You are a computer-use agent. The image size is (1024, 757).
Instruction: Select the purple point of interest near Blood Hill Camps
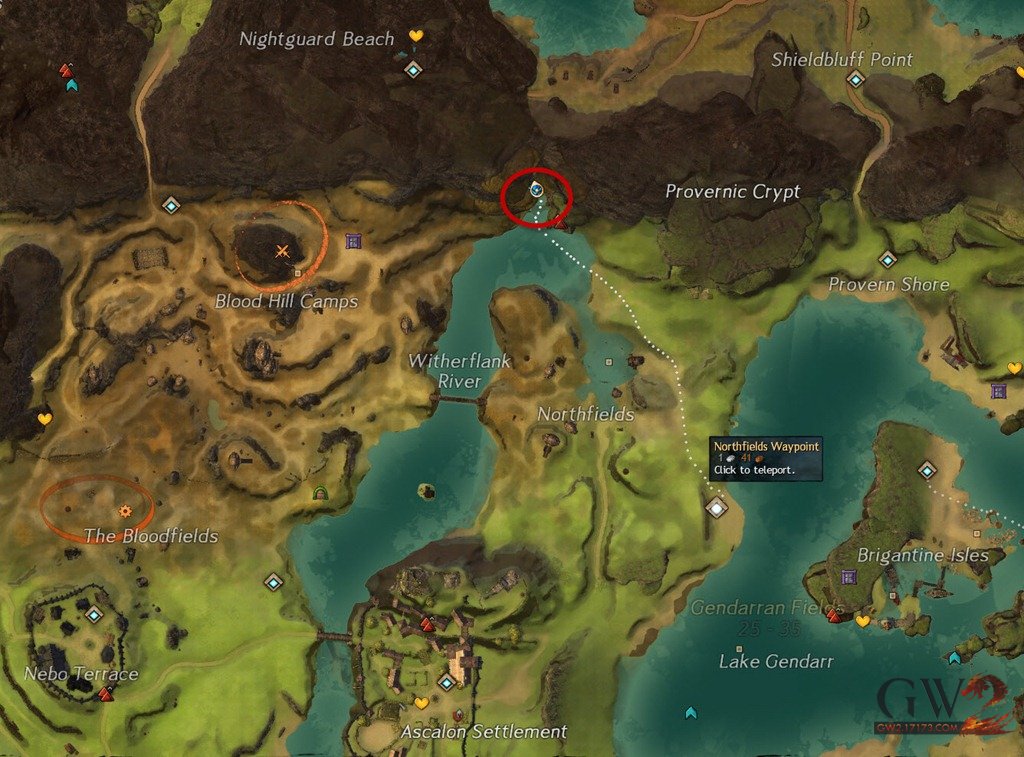pos(352,241)
